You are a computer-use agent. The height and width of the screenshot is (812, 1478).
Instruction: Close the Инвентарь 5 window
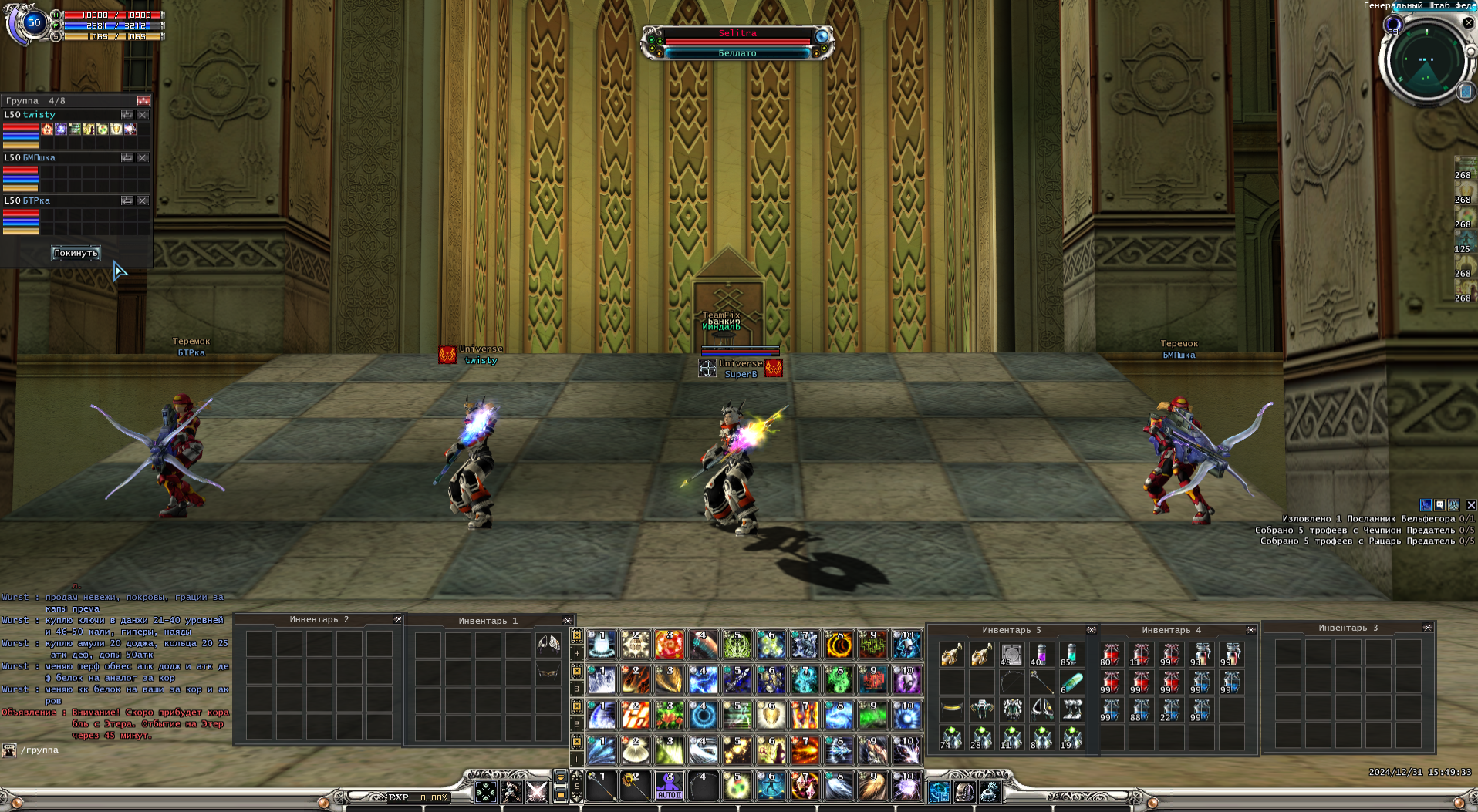1091,630
